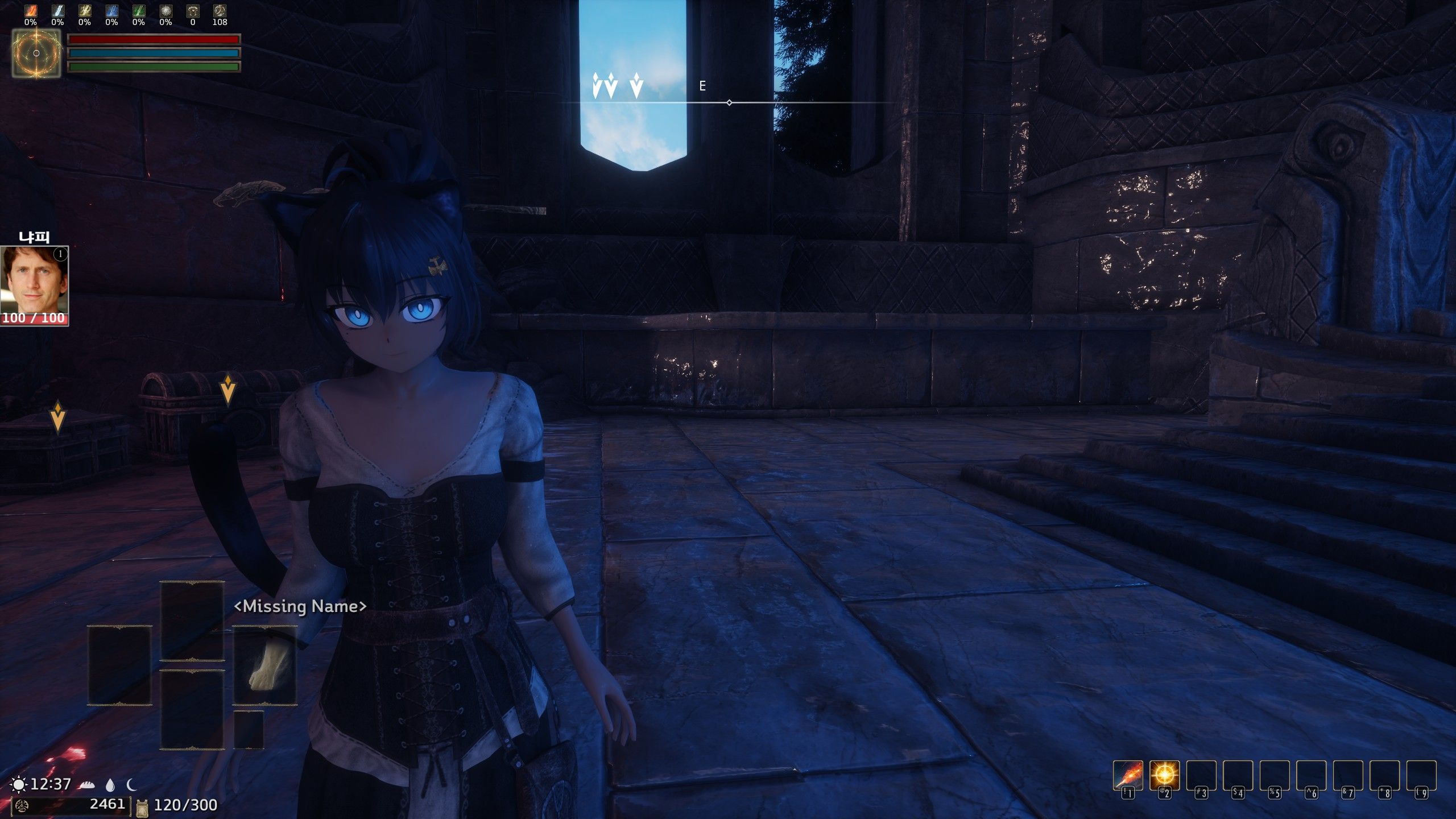The width and height of the screenshot is (1456, 819).
Task: Click the glowing golden ring emblem
Action: click(x=36, y=53)
